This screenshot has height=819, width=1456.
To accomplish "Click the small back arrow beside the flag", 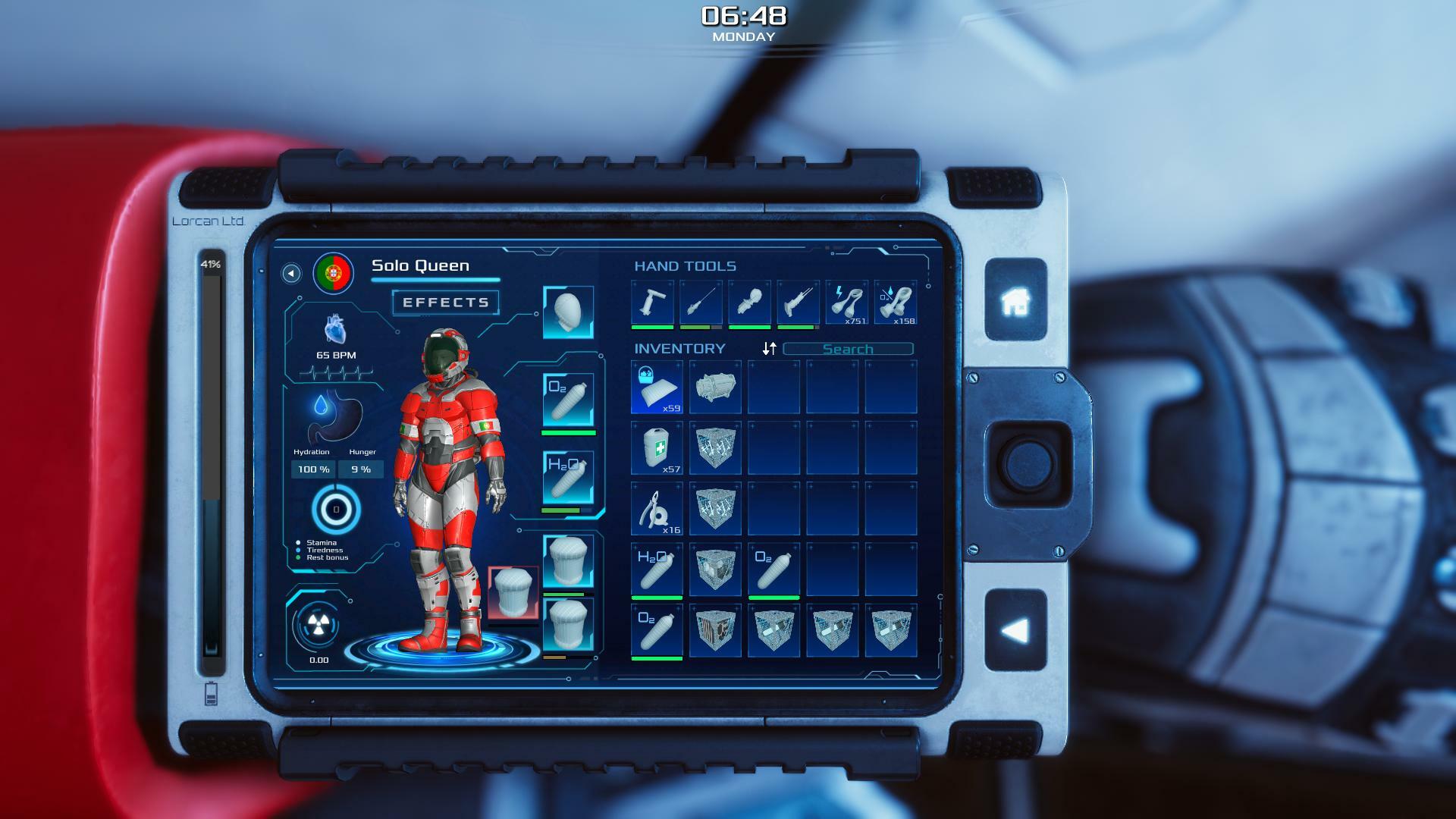I will [291, 273].
